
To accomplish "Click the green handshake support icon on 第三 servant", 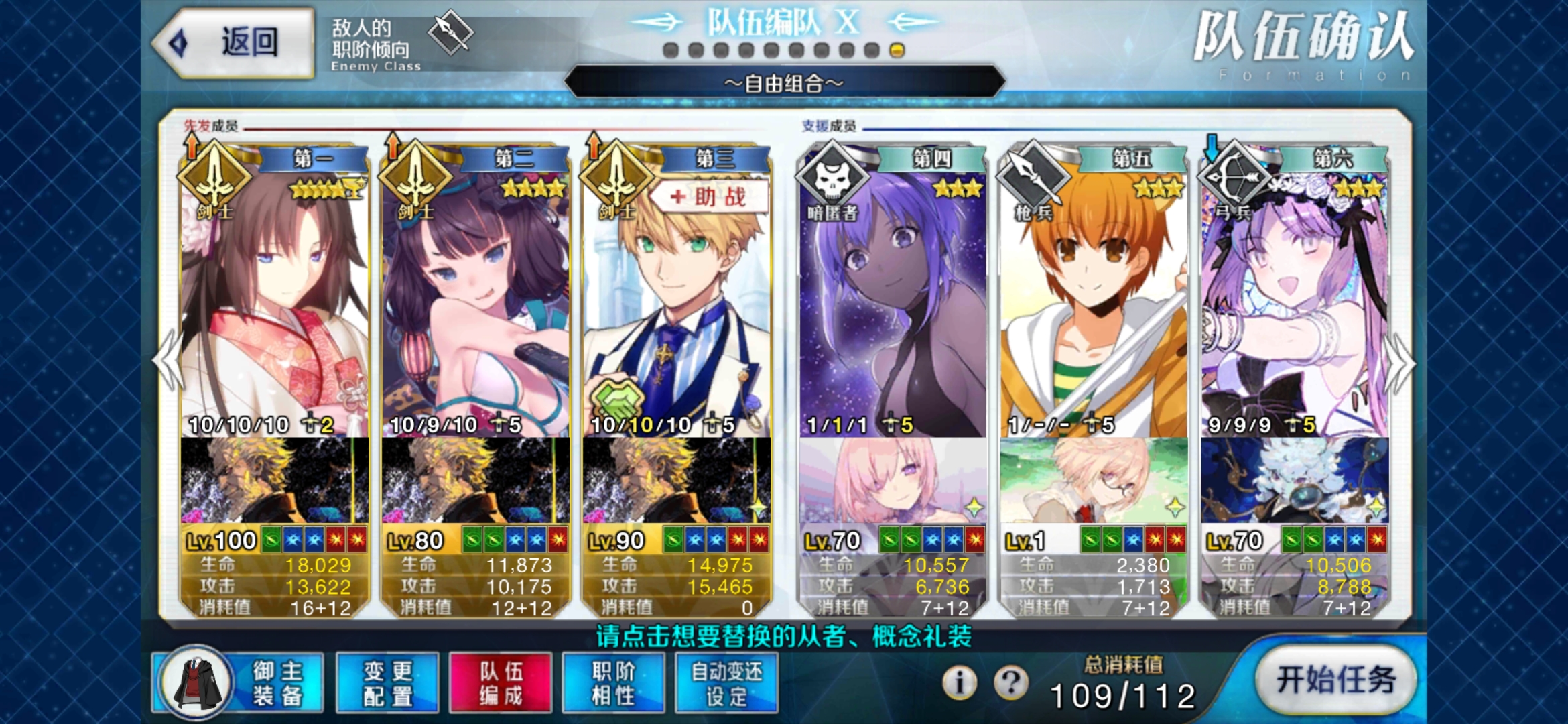I will [620, 398].
